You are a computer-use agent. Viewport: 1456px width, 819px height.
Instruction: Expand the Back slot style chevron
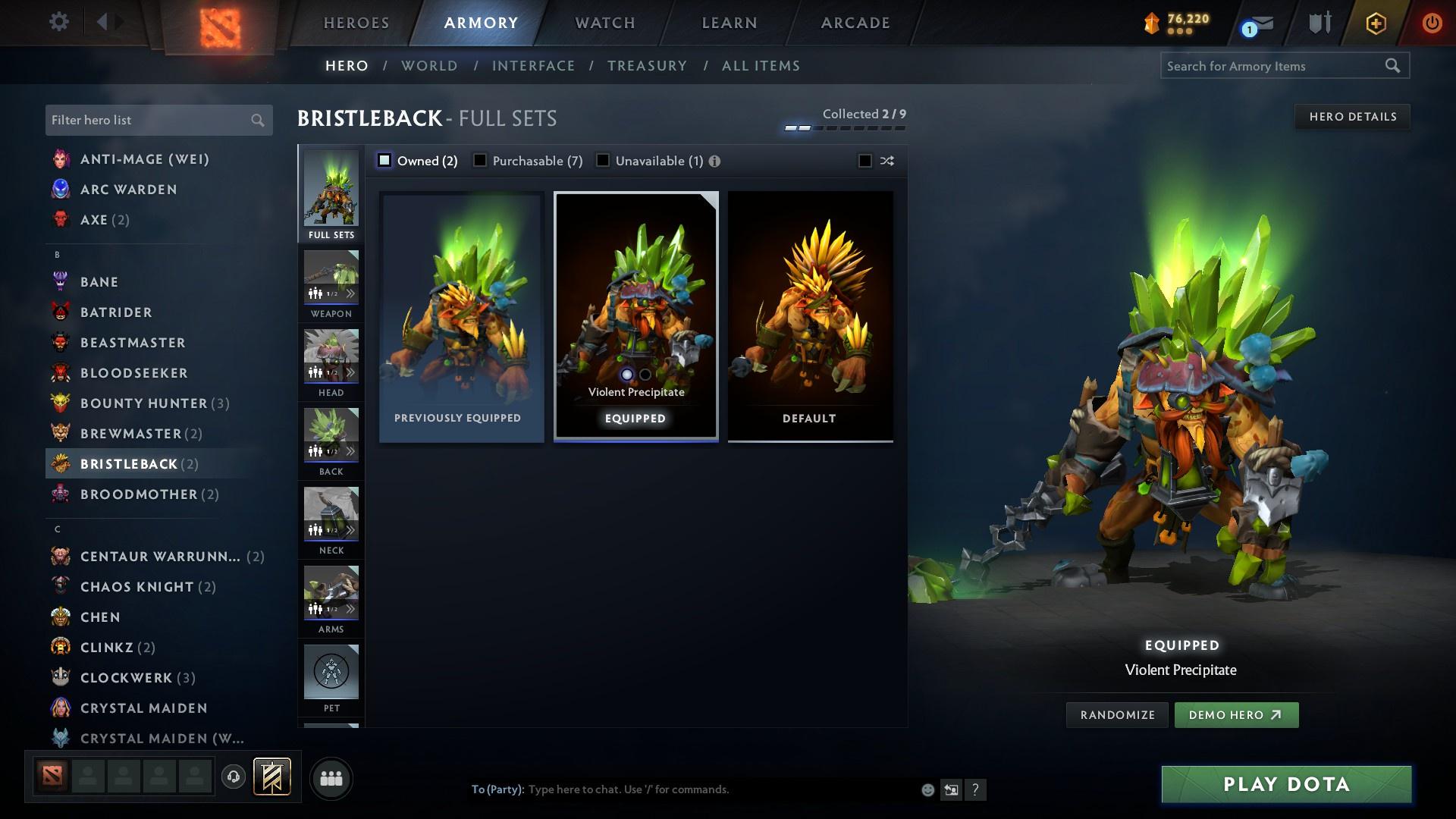[350, 450]
